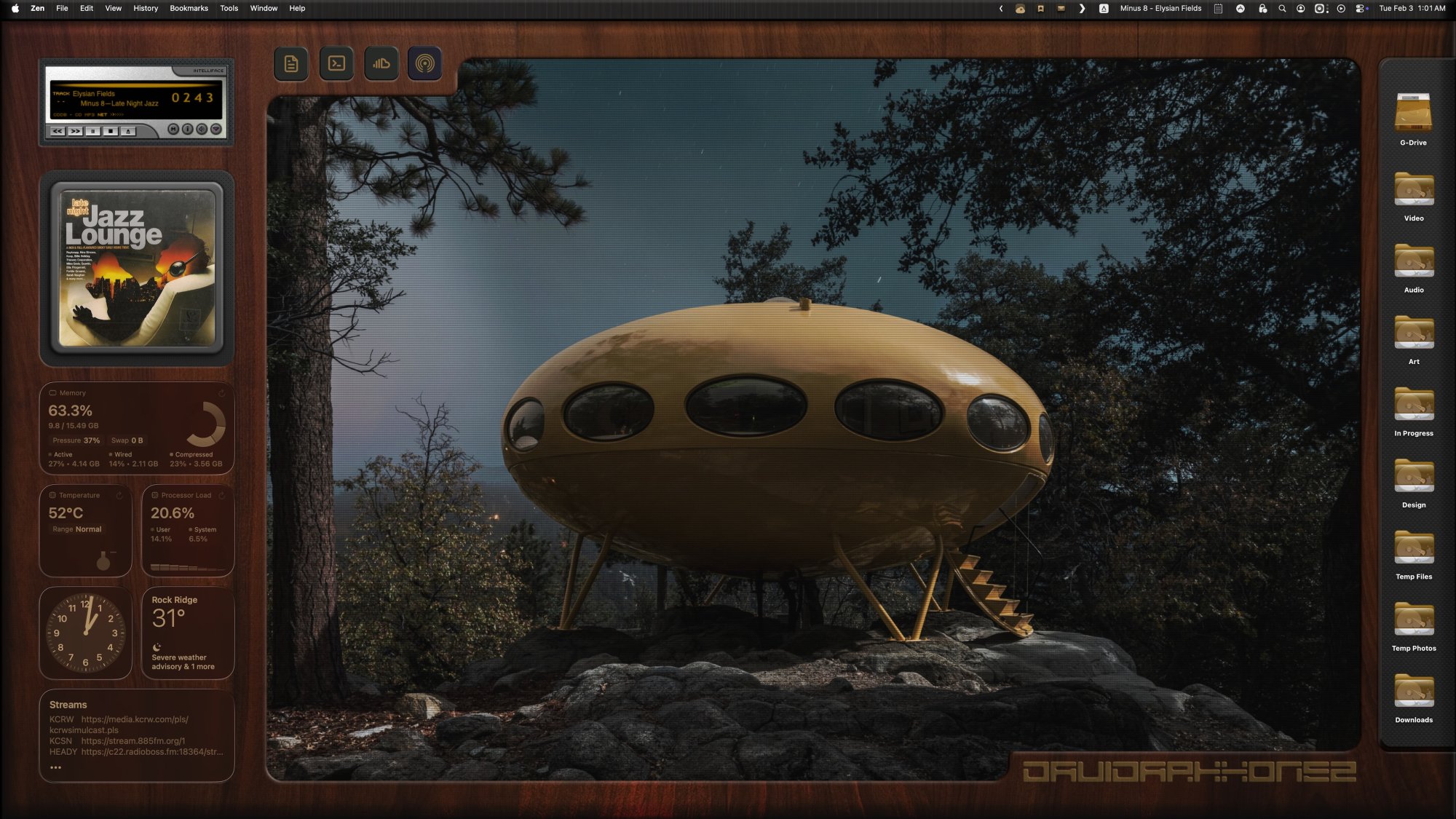Viewport: 1456px width, 819px height.
Task: Select the Jazz Lounge album artwork
Action: pyautogui.click(x=138, y=265)
